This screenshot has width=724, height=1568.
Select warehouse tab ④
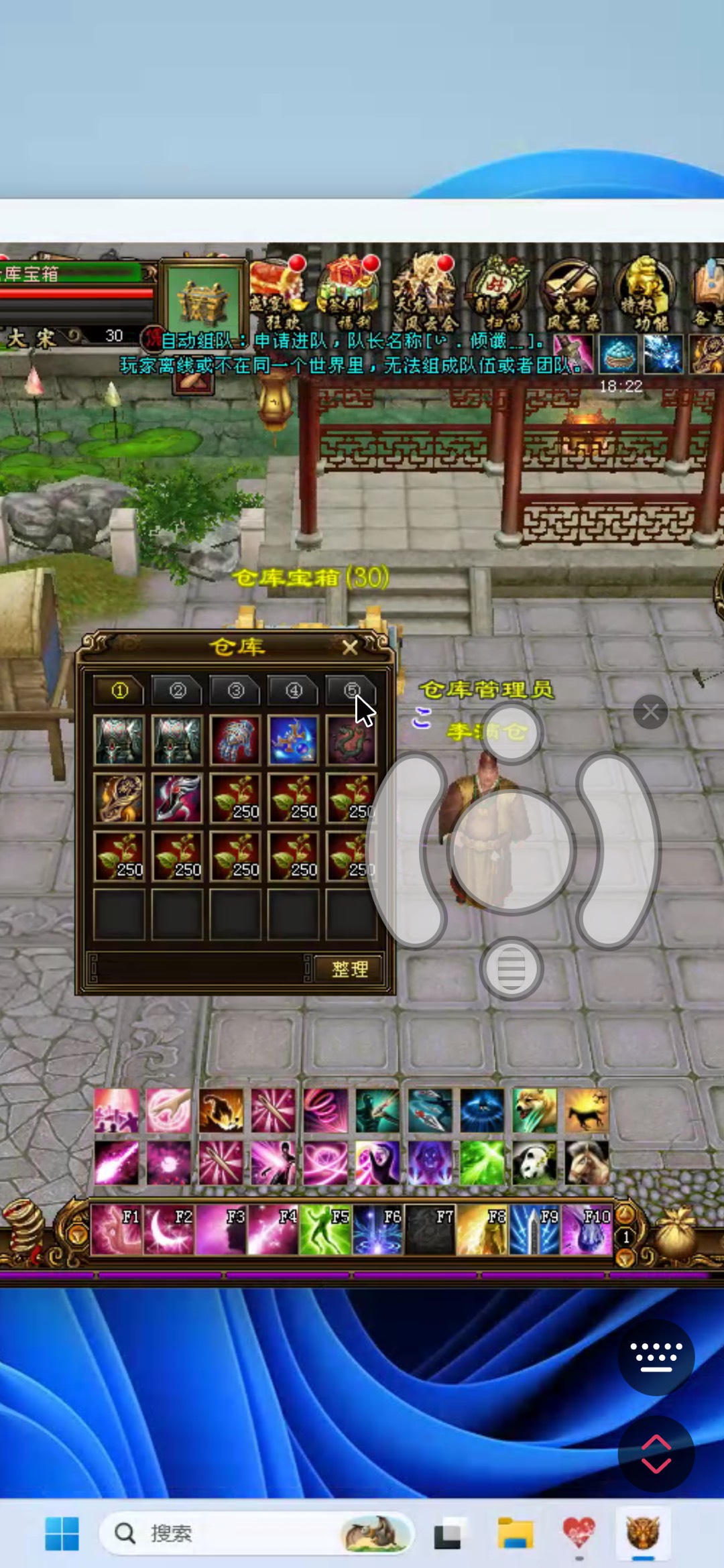pyautogui.click(x=294, y=690)
